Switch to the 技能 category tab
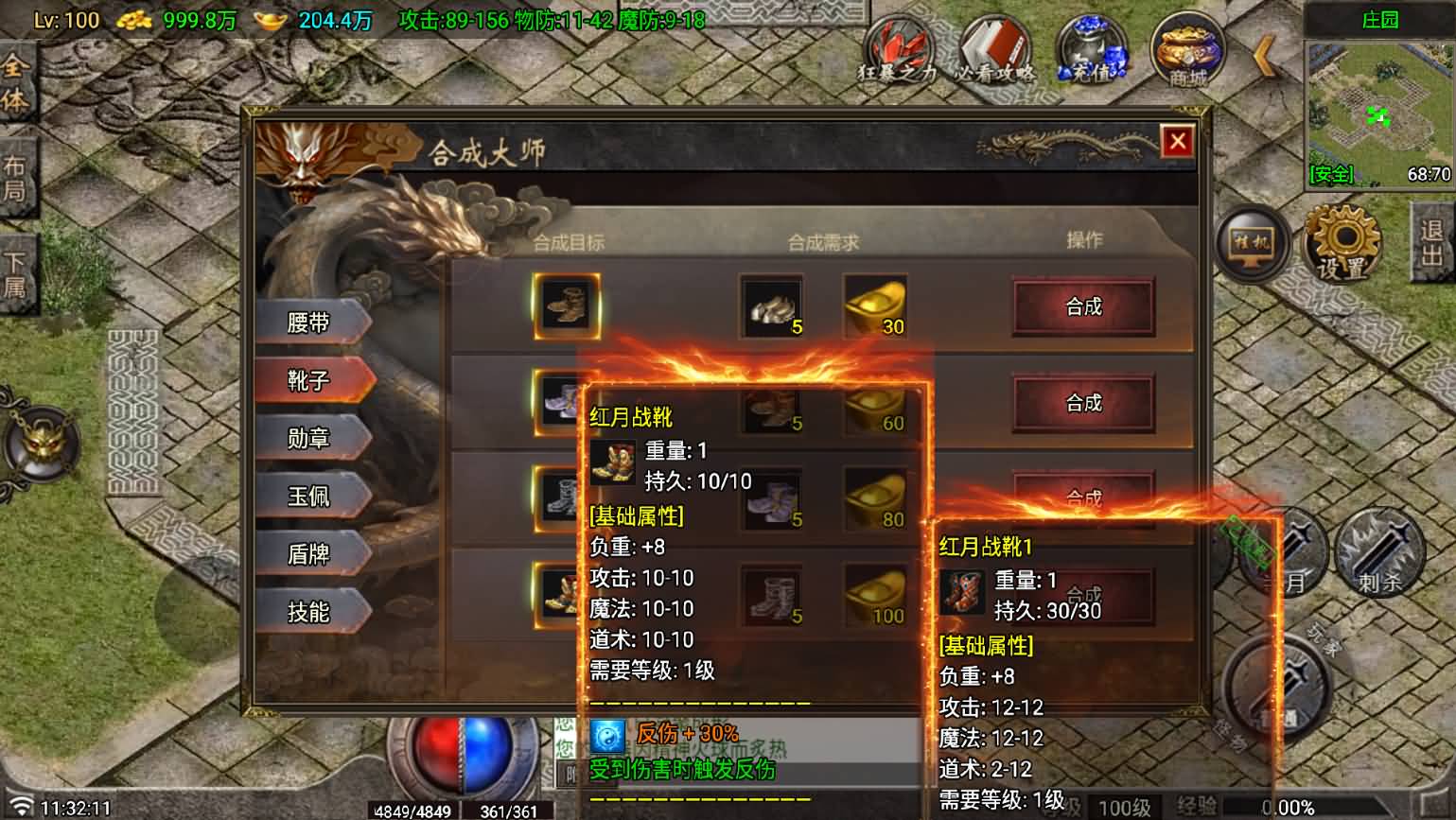The height and width of the screenshot is (820, 1456). point(312,613)
